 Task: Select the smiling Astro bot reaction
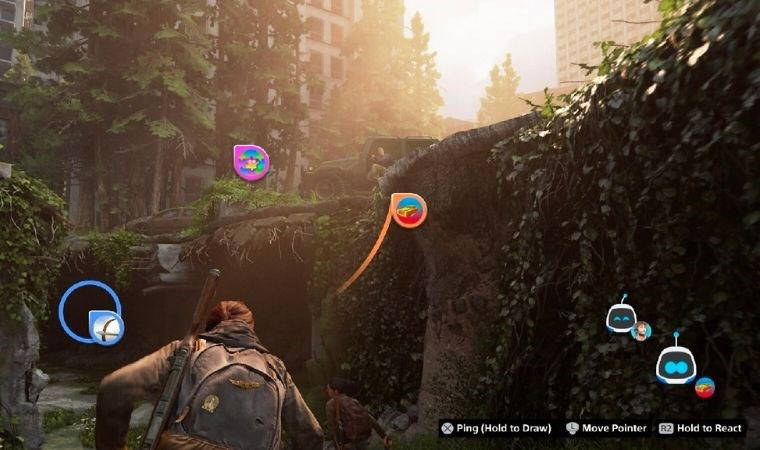[622, 318]
